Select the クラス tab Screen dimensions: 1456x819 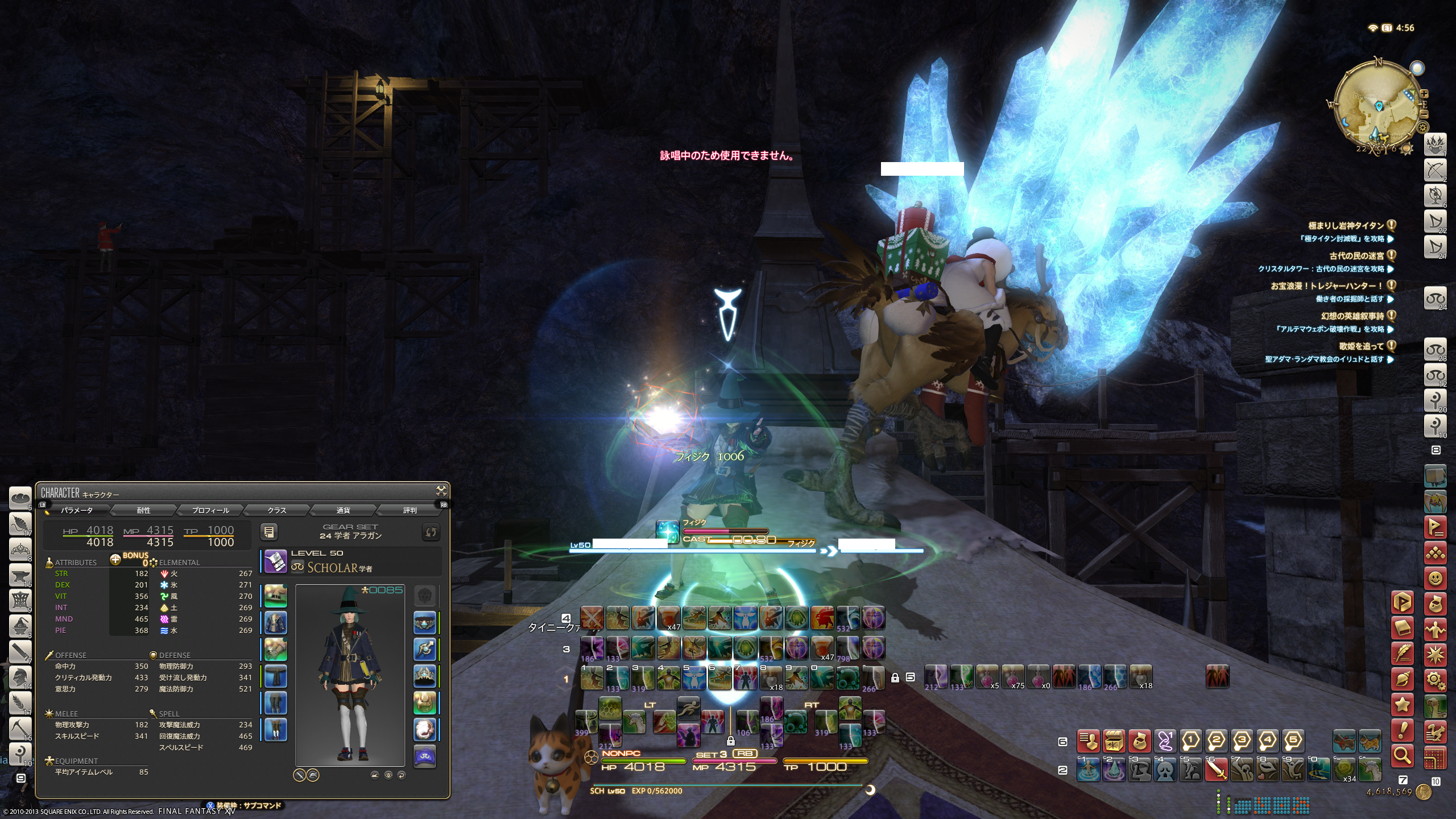click(x=276, y=510)
